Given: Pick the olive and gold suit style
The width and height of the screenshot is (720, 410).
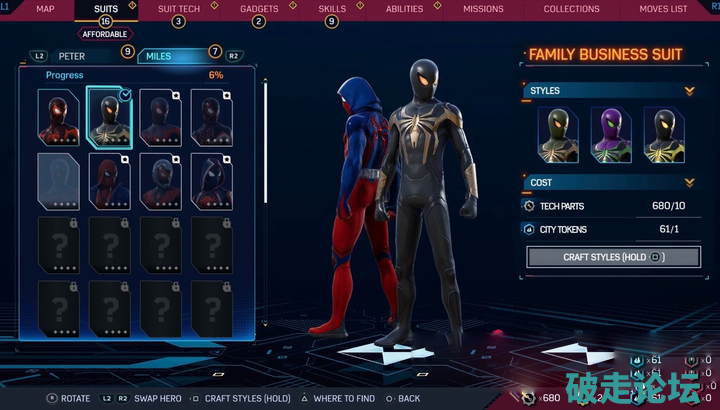Looking at the screenshot, I should coord(558,133).
